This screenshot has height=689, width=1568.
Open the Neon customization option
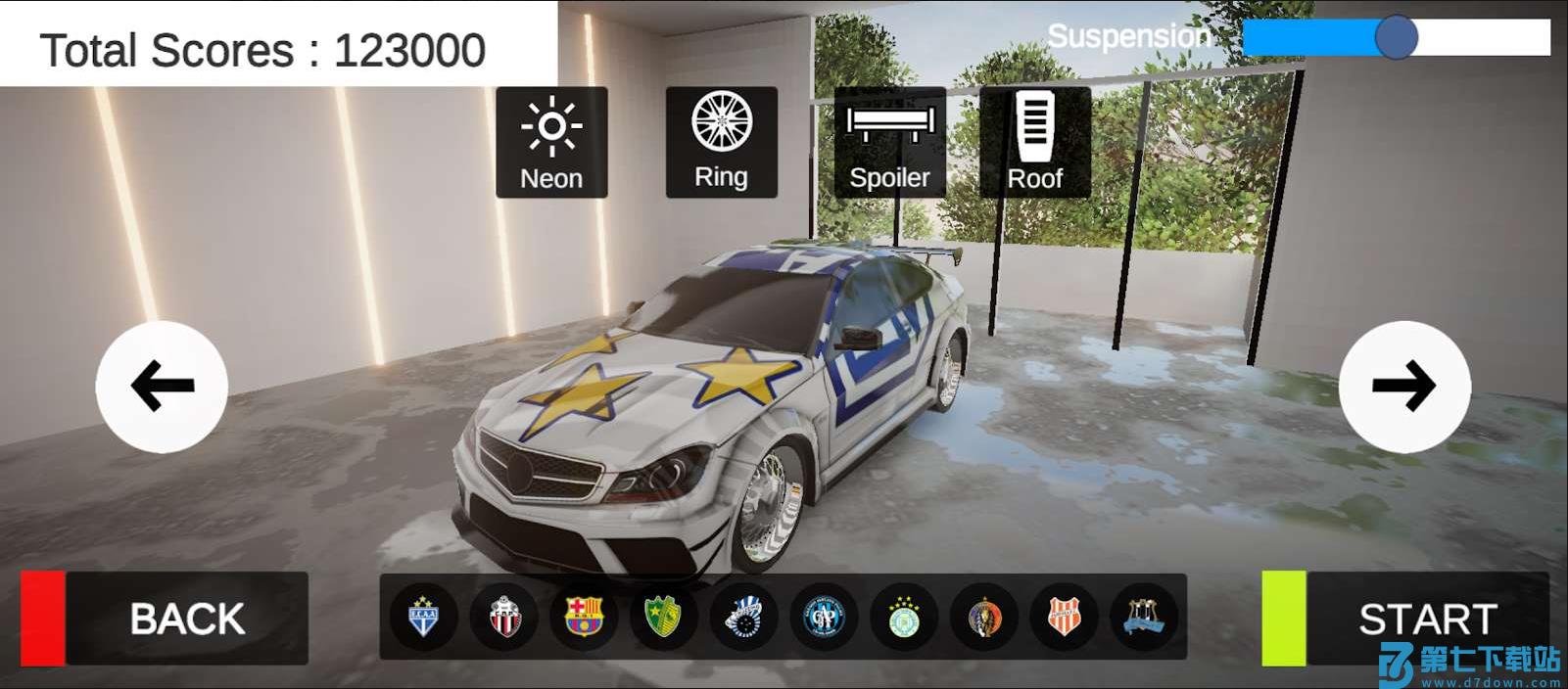551,142
